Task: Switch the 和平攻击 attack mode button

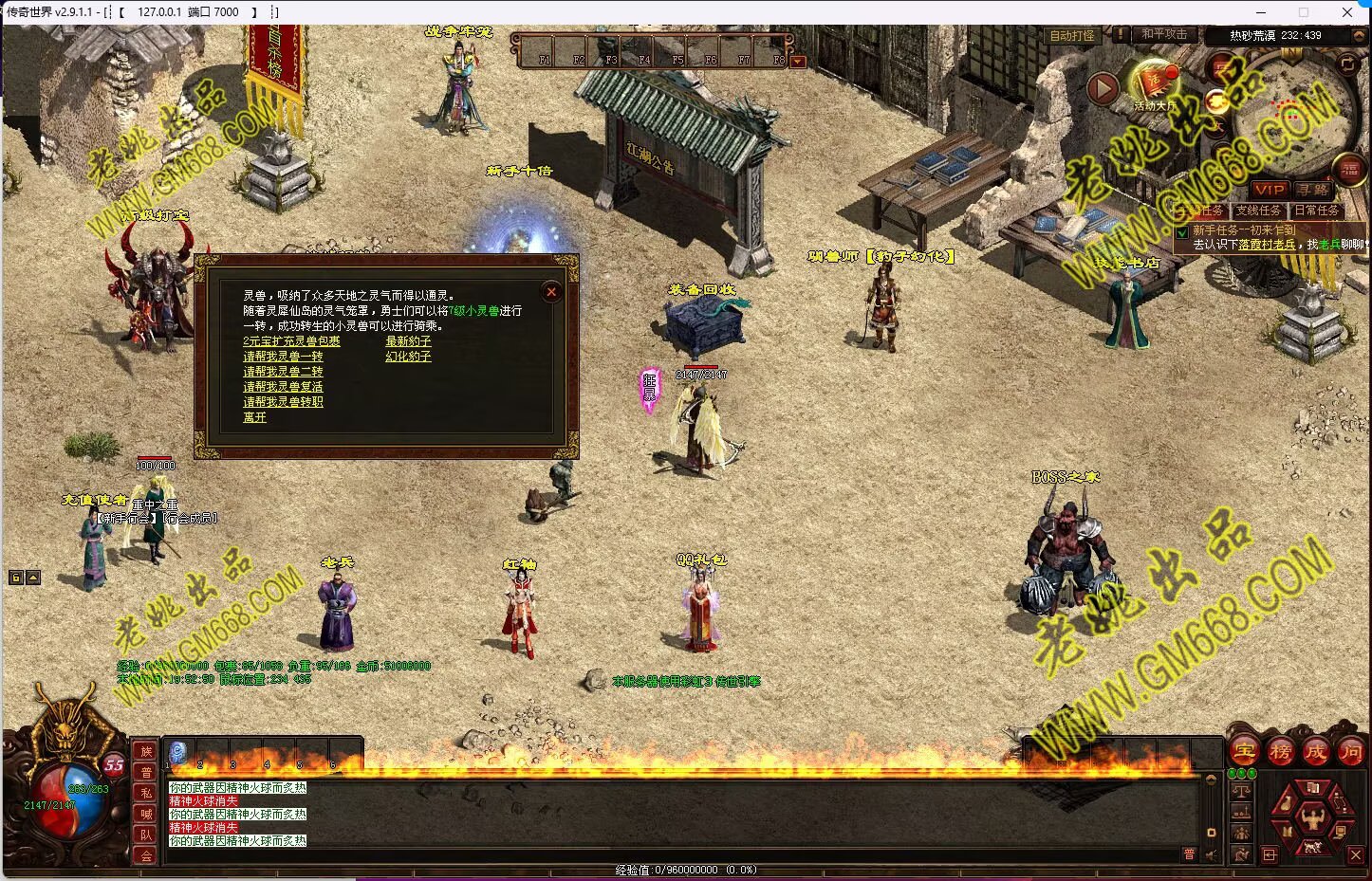Action: click(1163, 34)
